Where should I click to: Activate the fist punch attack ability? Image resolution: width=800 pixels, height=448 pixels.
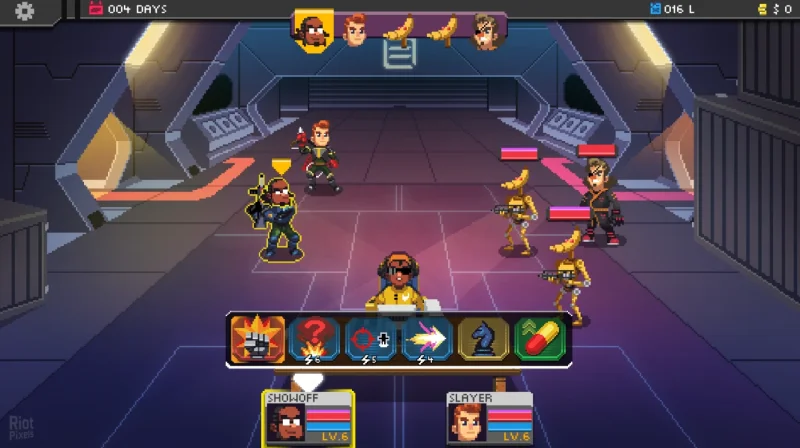point(258,339)
